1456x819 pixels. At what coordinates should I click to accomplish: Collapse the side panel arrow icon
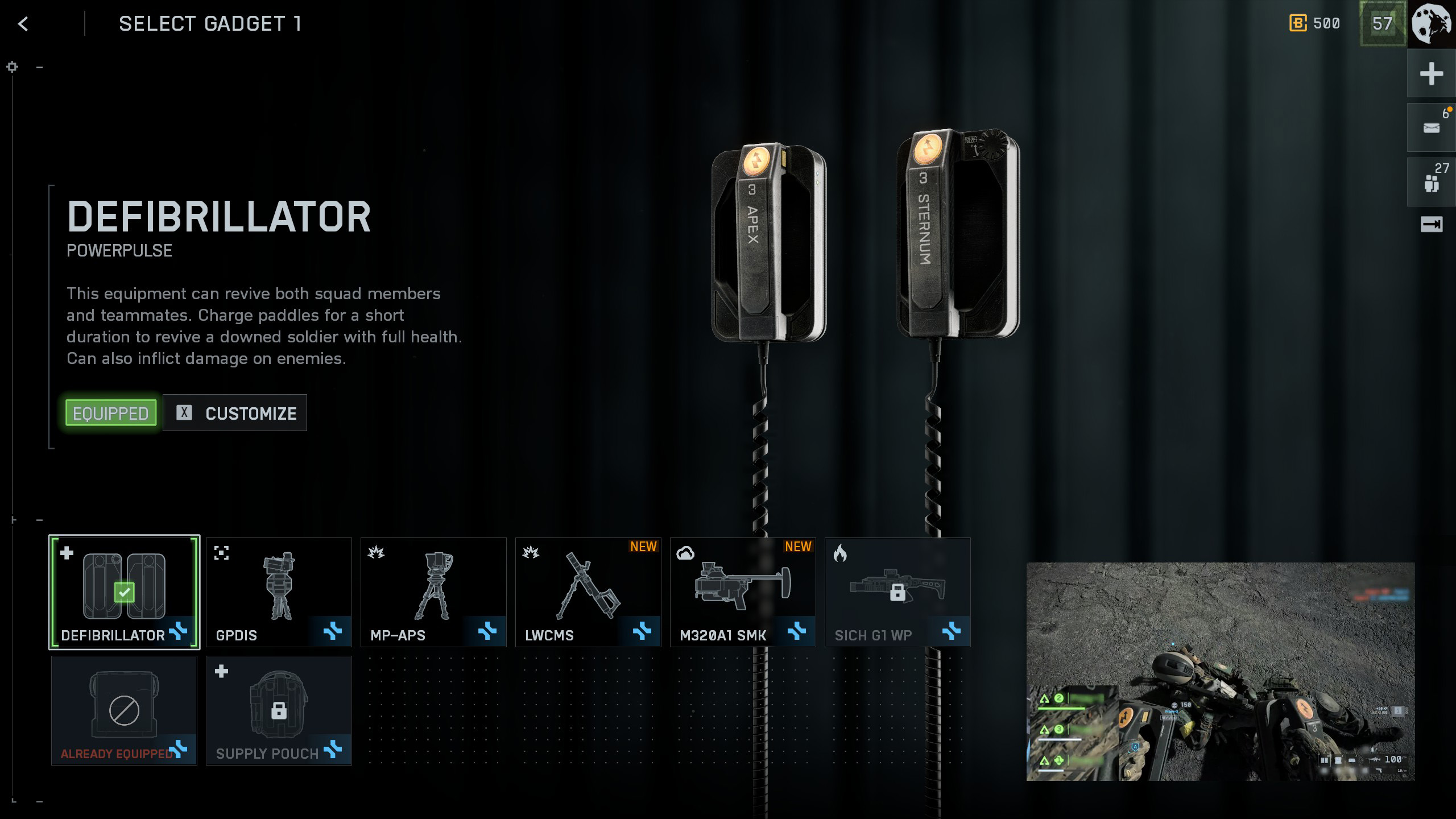[1431, 225]
